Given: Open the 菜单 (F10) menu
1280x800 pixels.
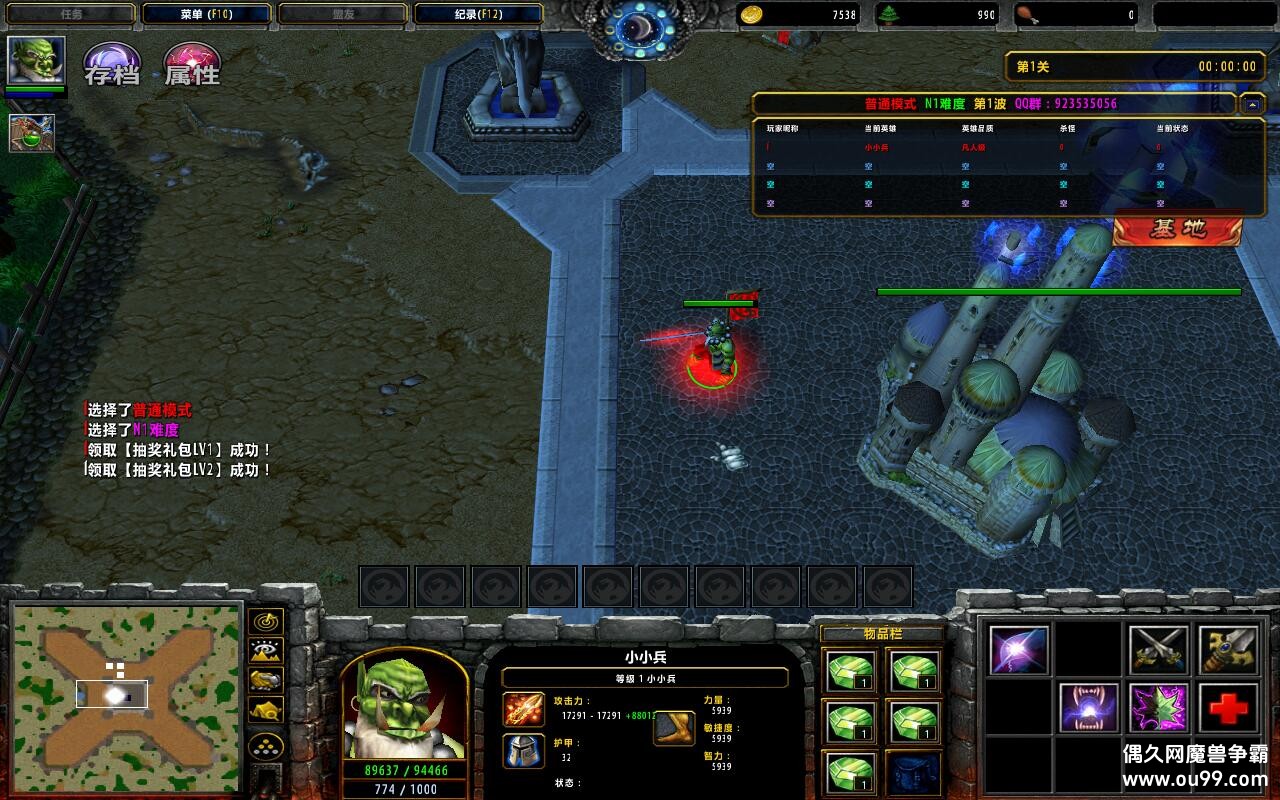Looking at the screenshot, I should 207,14.
